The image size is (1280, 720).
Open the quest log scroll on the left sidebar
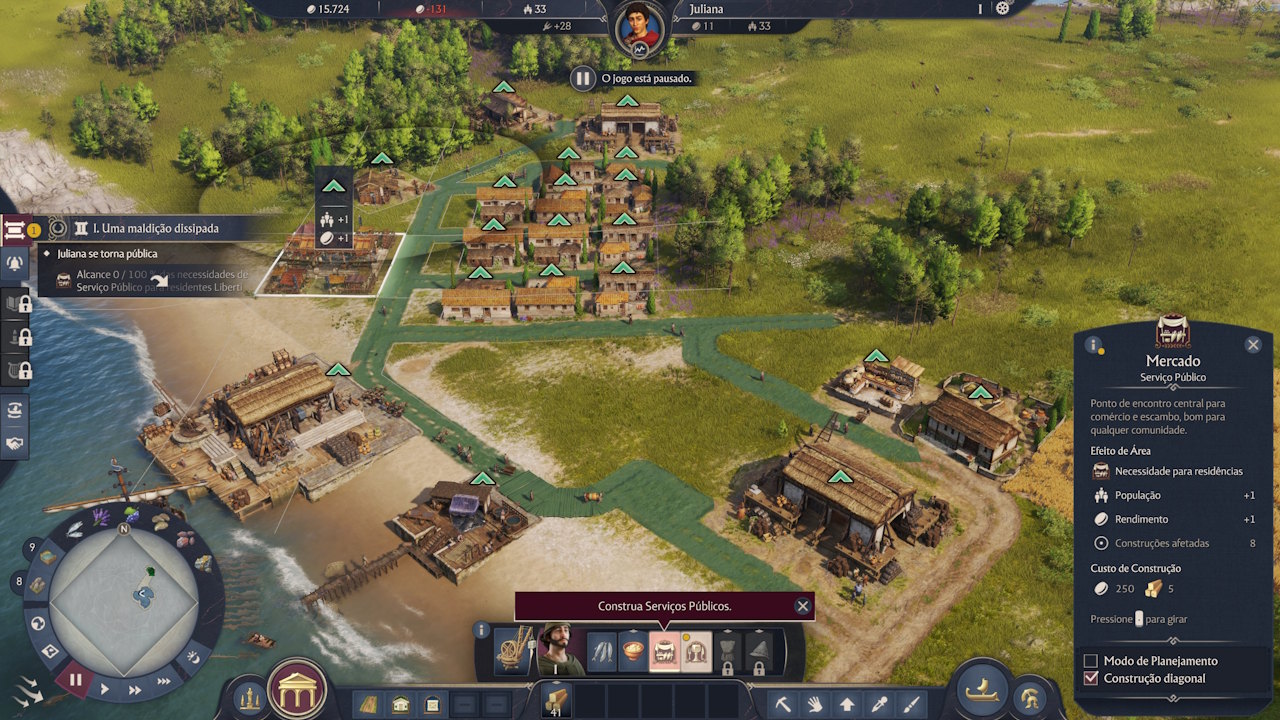pyautogui.click(x=15, y=229)
